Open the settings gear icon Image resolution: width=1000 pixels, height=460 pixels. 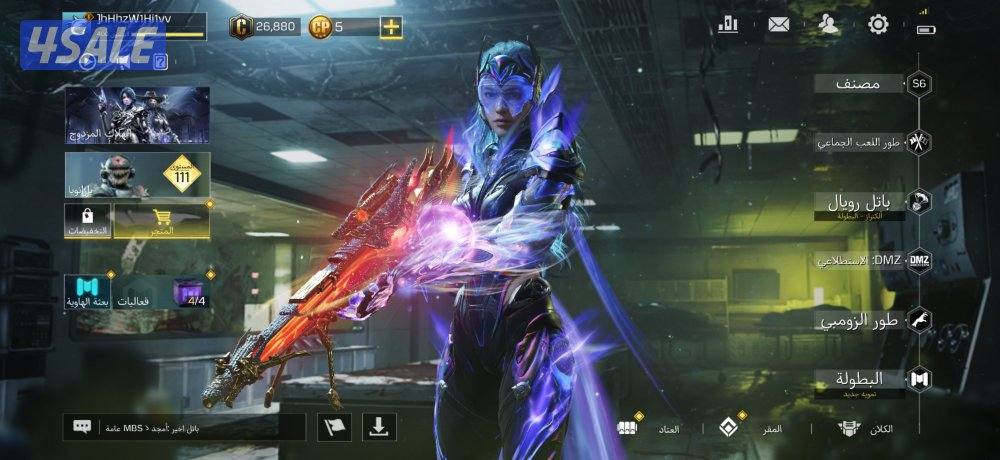878,25
